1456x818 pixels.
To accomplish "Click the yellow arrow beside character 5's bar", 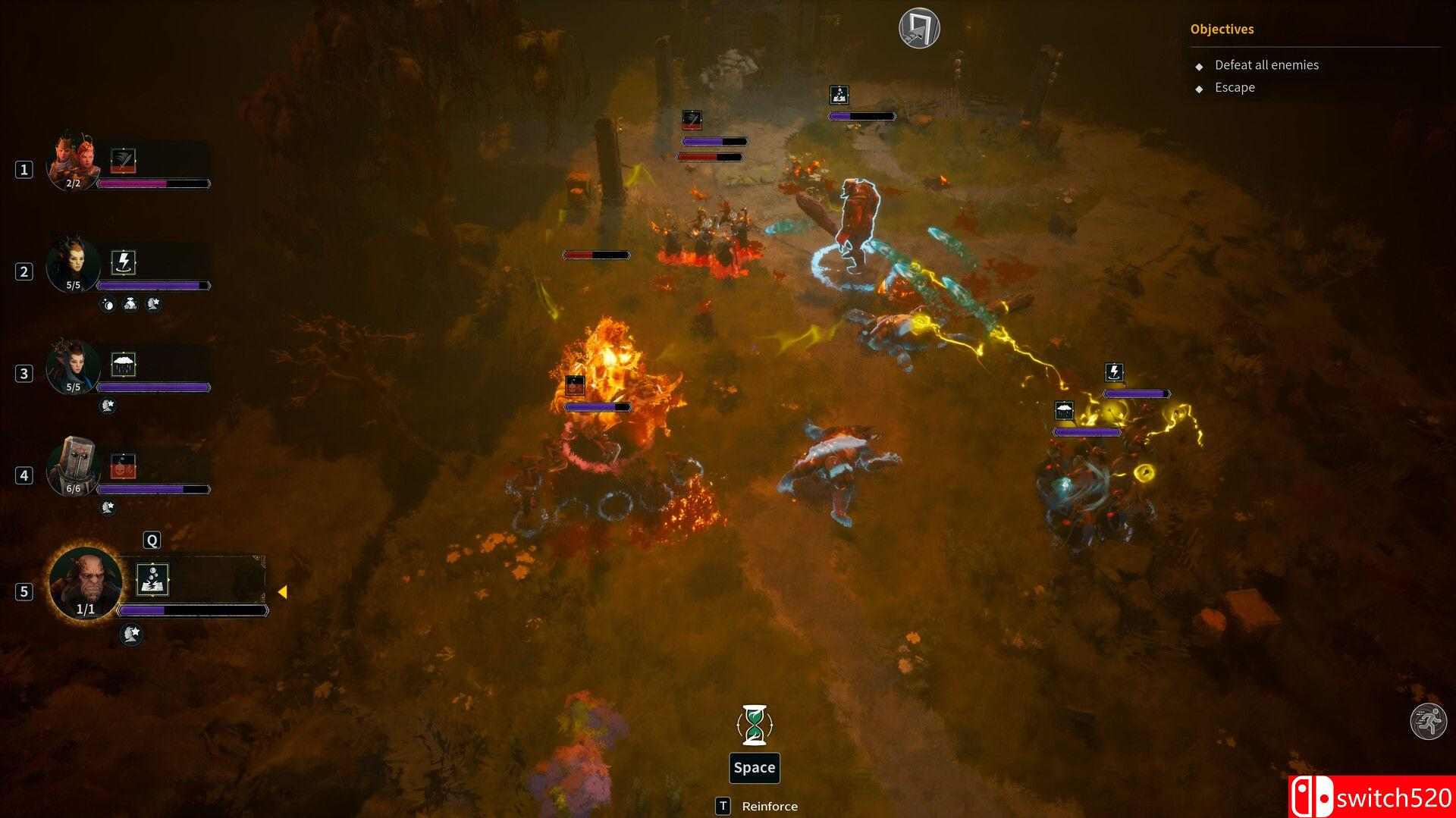I will coord(284,590).
